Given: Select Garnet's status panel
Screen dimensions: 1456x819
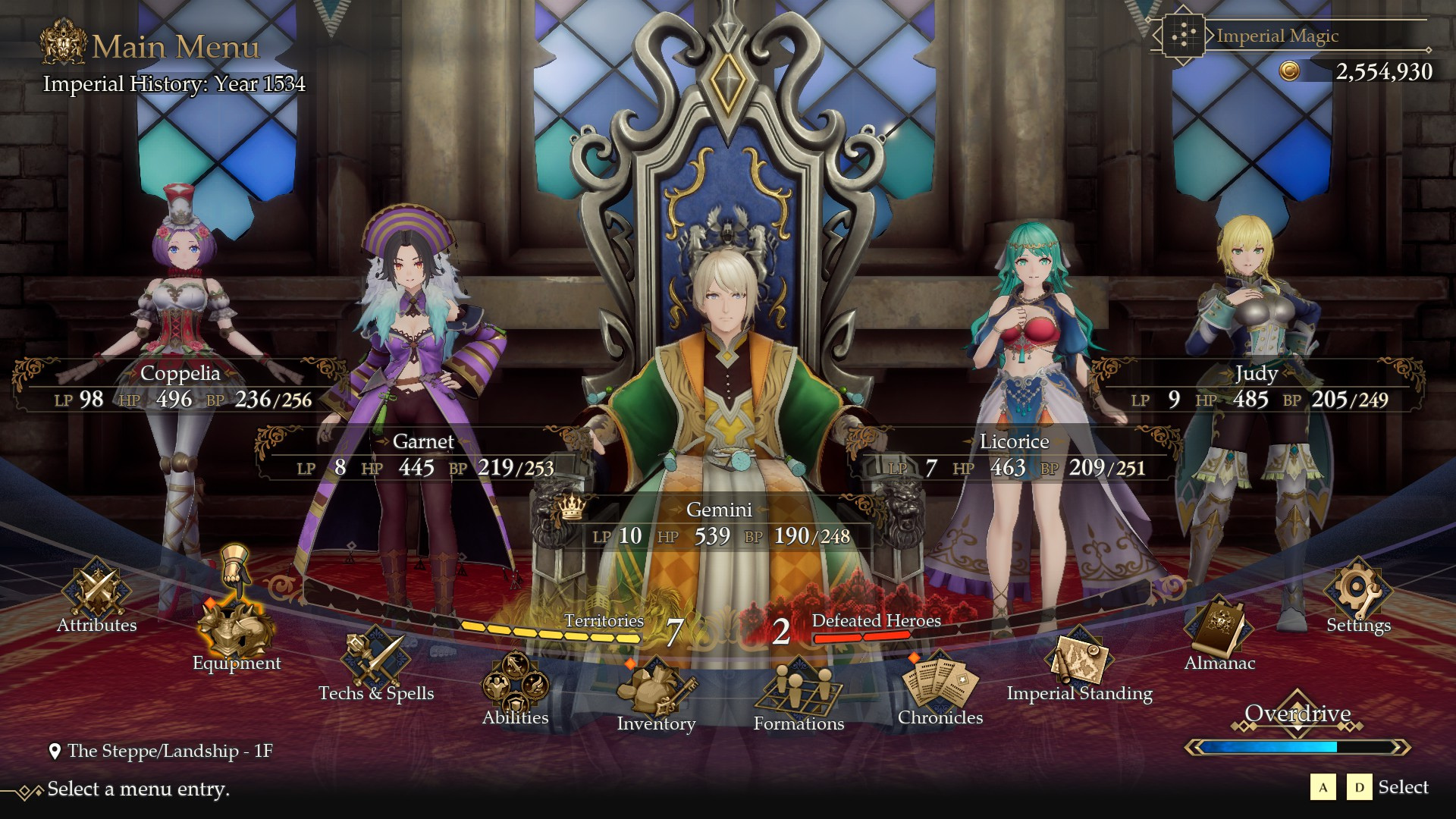Looking at the screenshot, I should click(x=423, y=455).
